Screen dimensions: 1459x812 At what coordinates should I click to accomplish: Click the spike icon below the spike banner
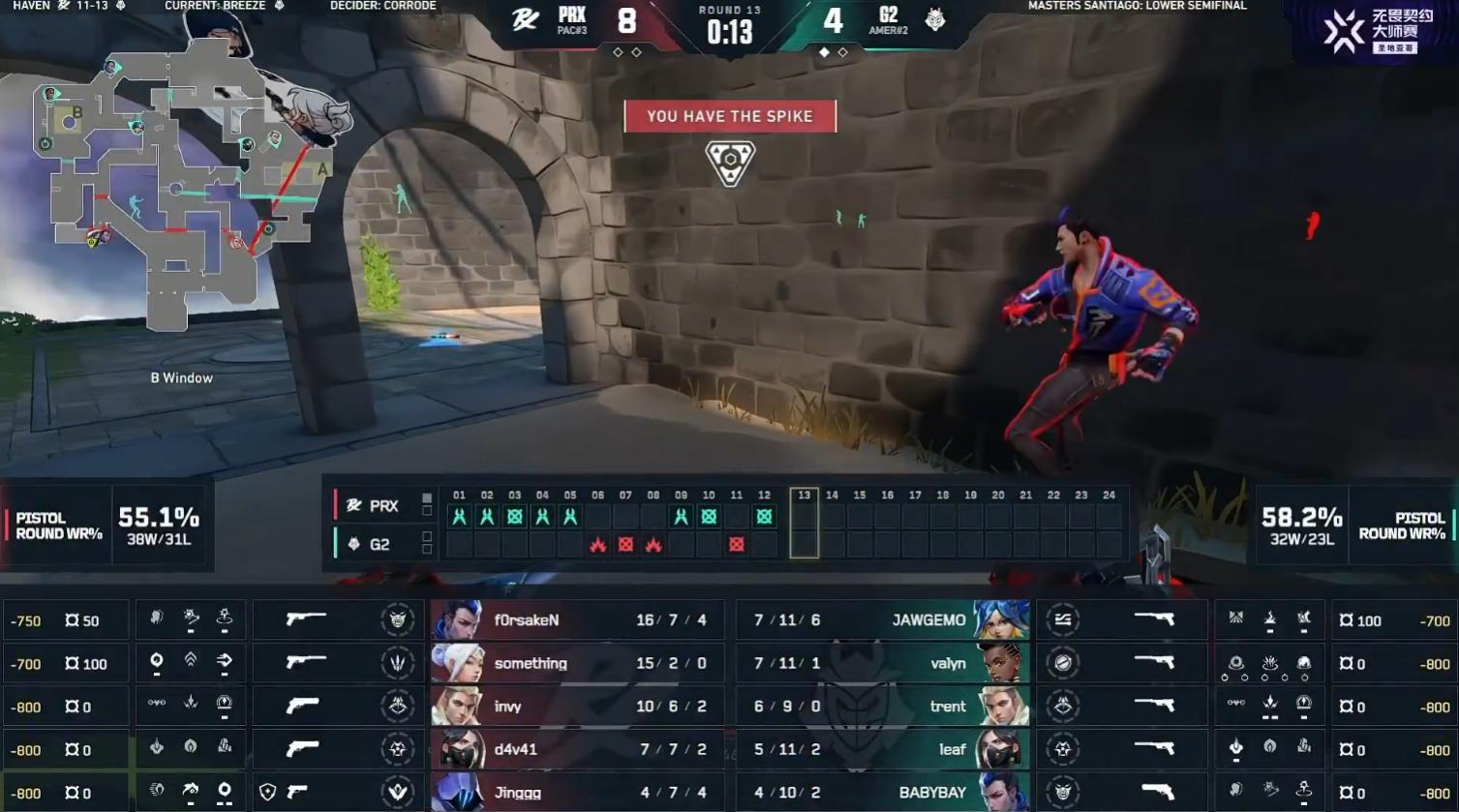coord(730,162)
